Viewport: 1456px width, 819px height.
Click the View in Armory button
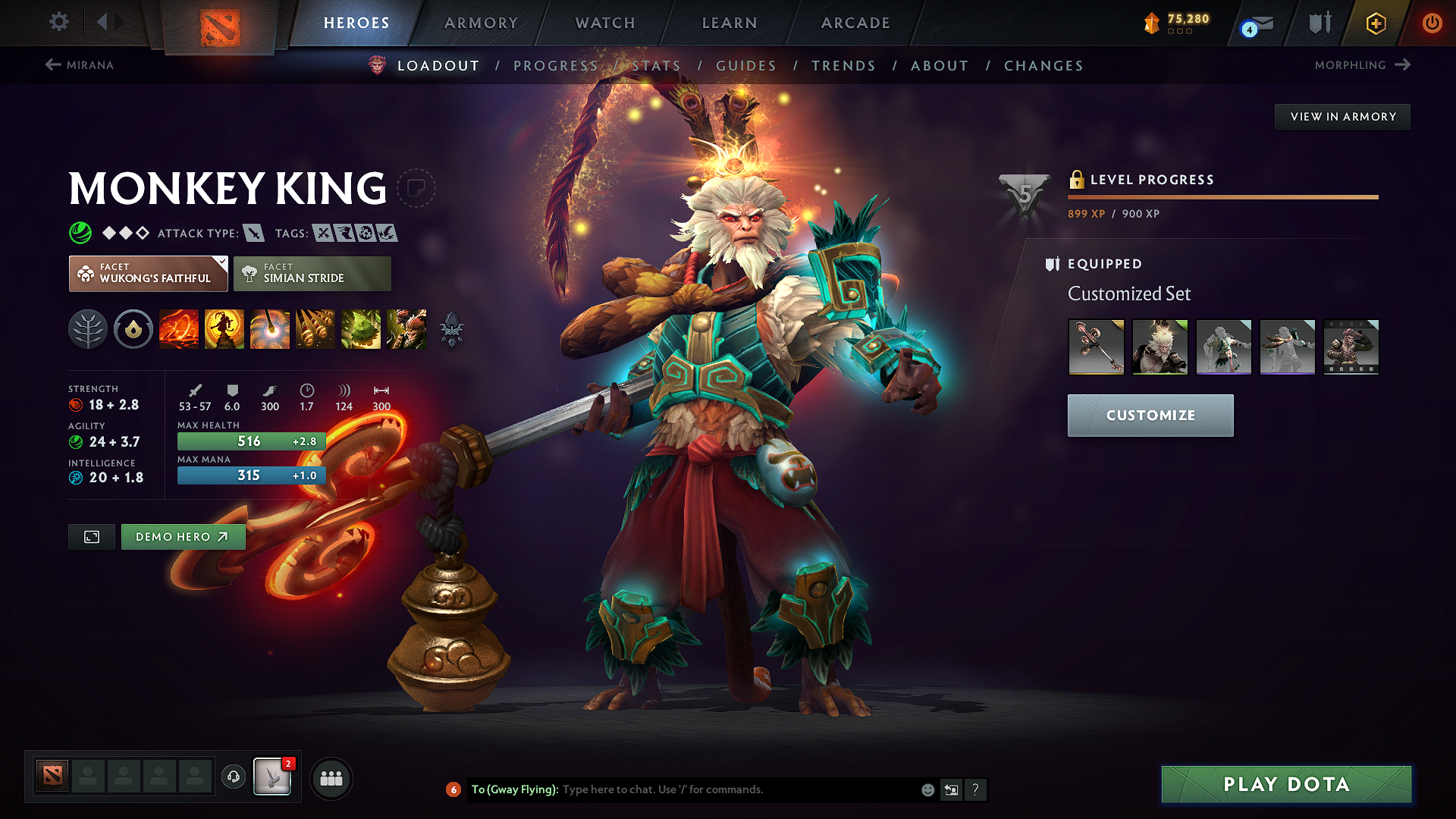(1342, 116)
